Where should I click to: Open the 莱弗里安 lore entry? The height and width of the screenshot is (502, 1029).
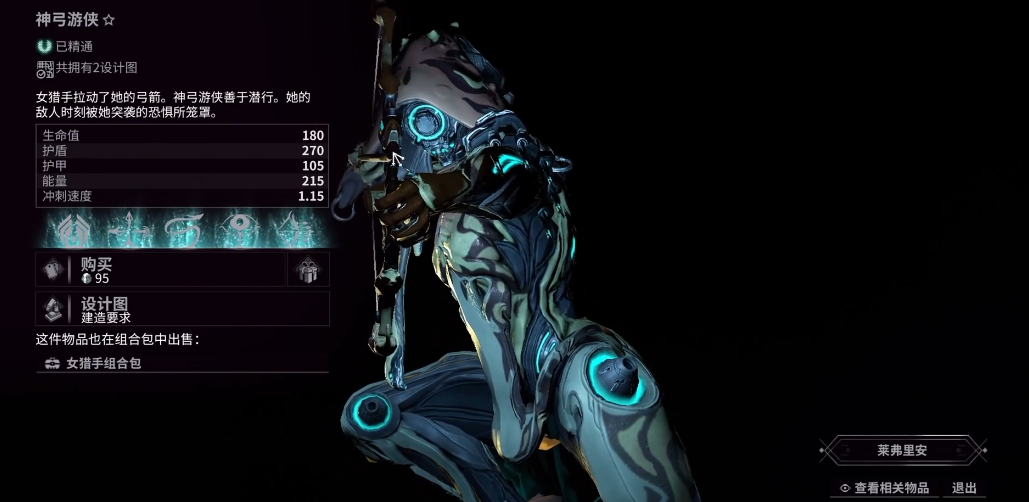point(902,451)
